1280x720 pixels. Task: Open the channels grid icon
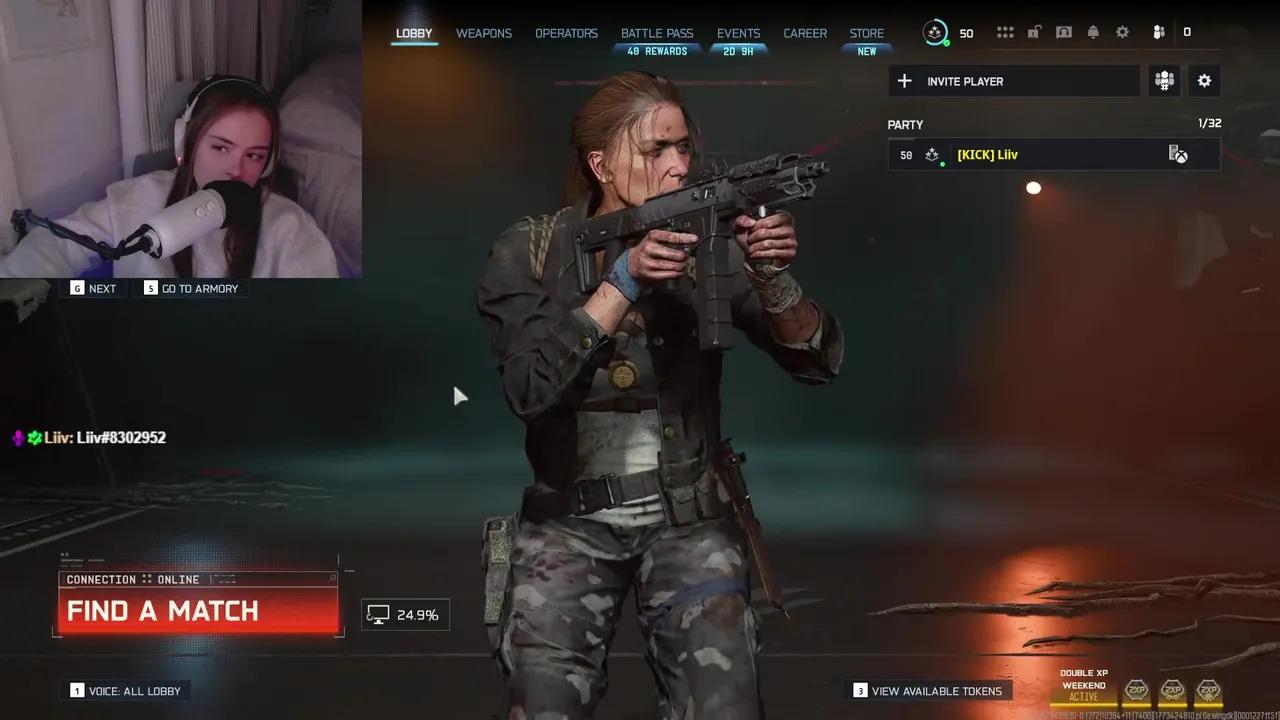1005,32
